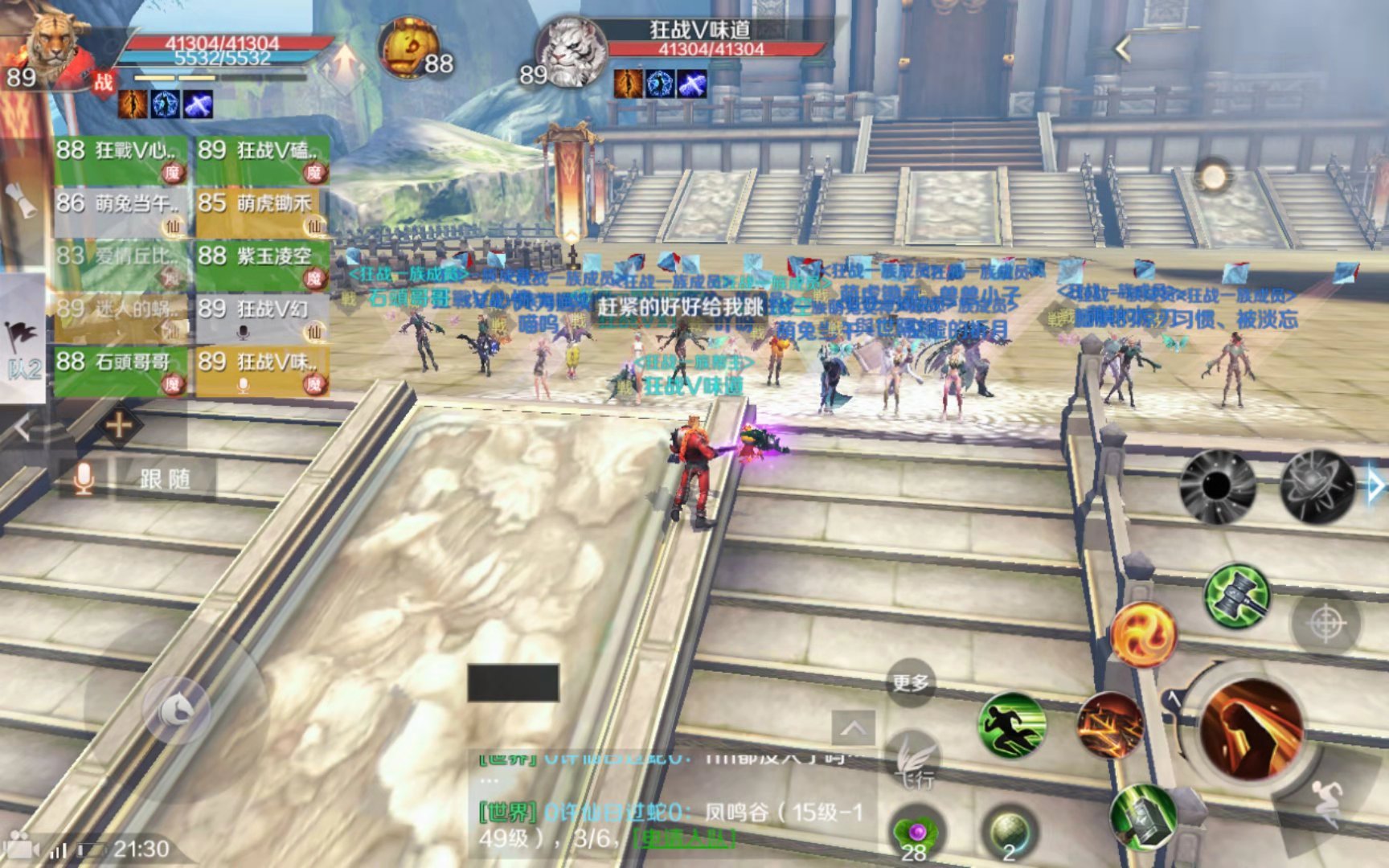Activate the dark vortex skill
1389x868 pixels.
coord(1217,486)
